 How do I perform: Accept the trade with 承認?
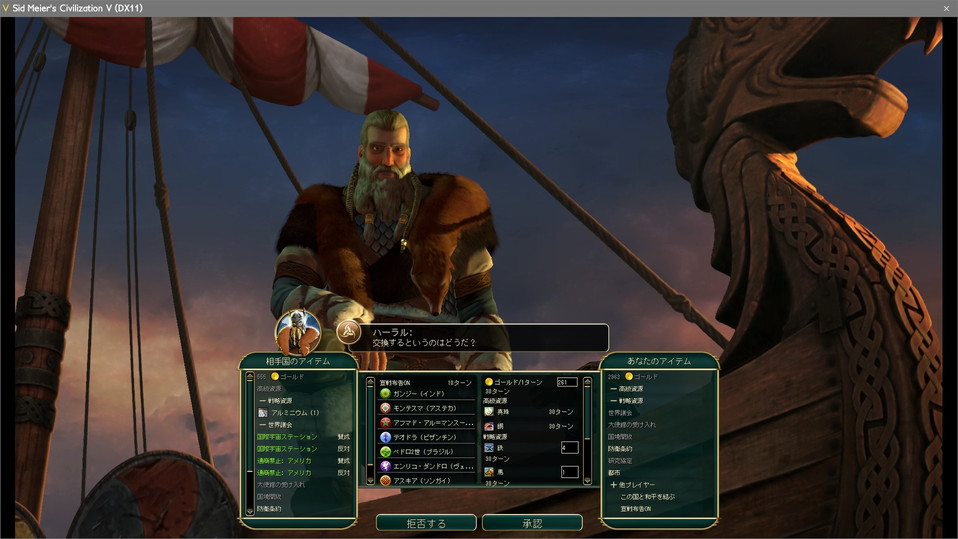point(531,523)
